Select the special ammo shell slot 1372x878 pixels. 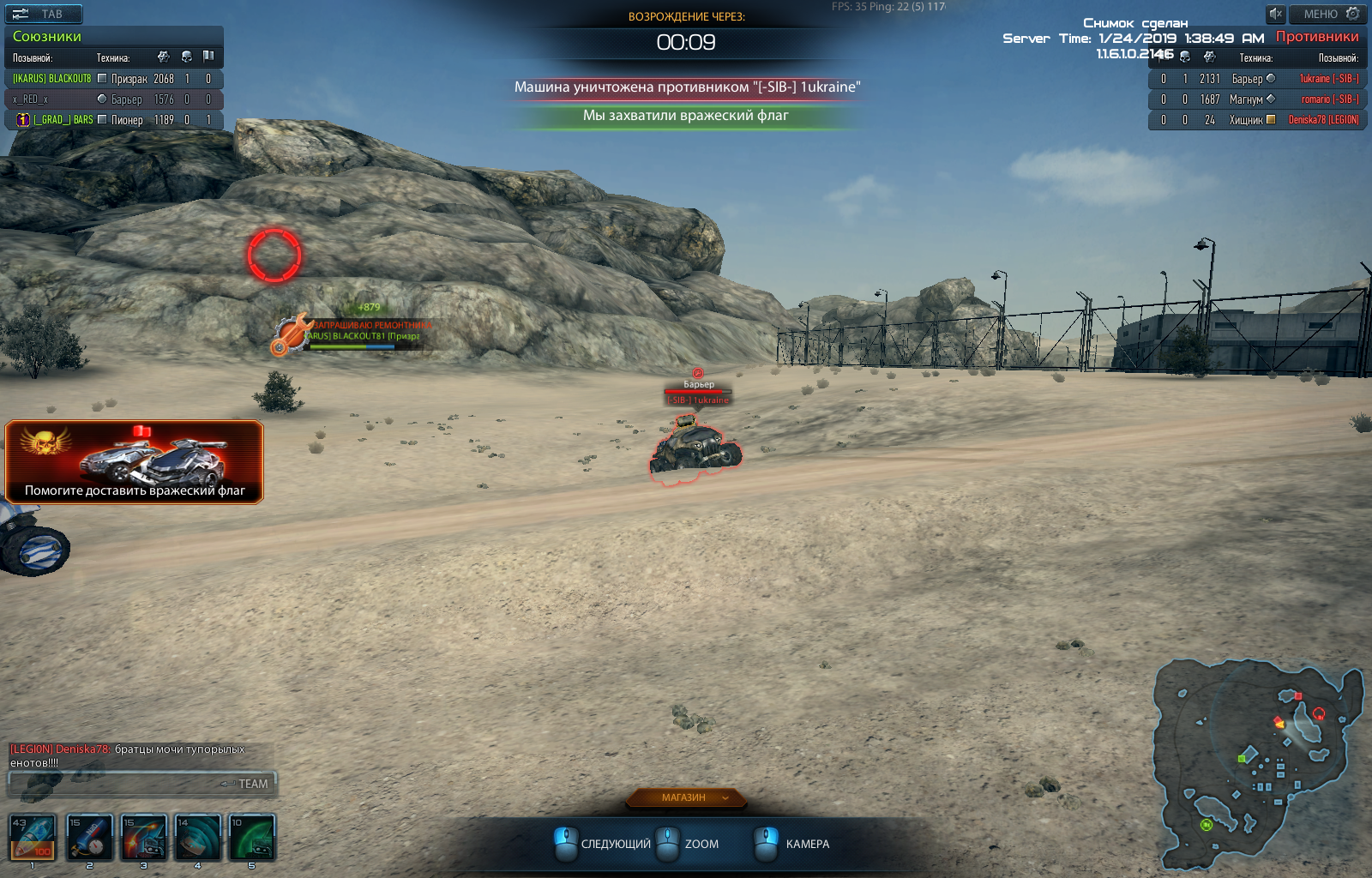point(33,838)
